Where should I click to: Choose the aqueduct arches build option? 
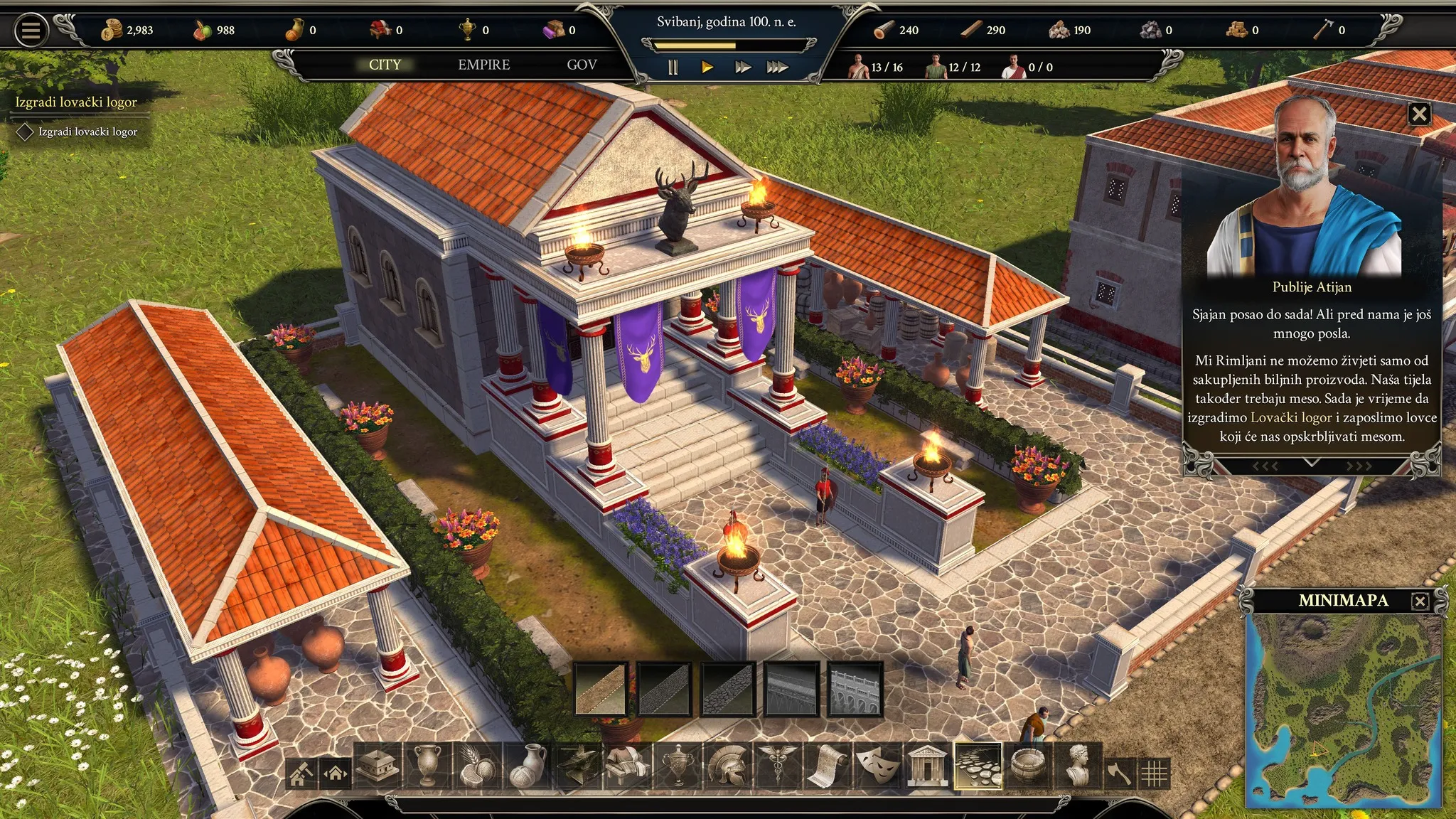[855, 688]
